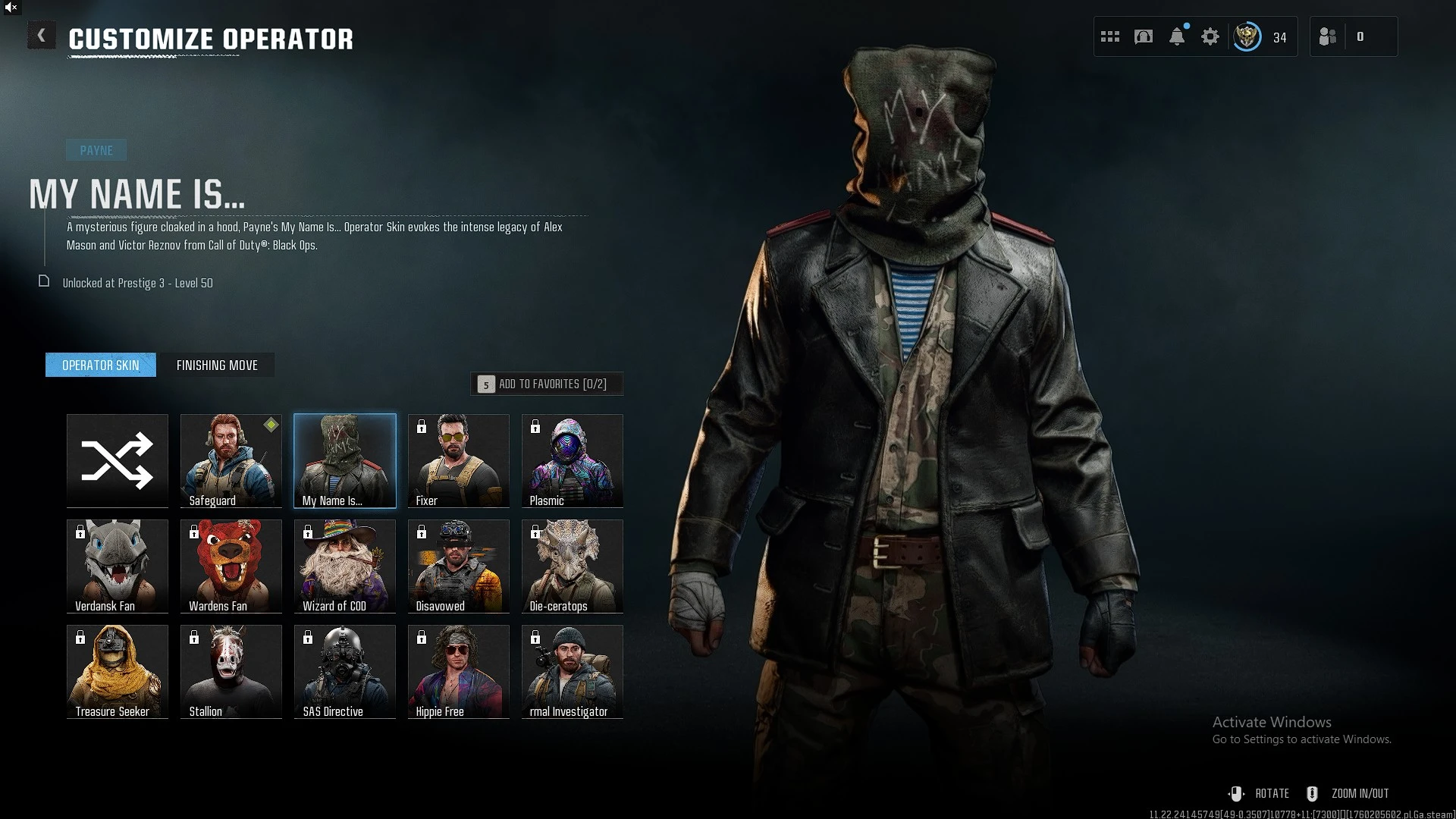
Task: Check notifications via the bell icon
Action: pos(1176,36)
